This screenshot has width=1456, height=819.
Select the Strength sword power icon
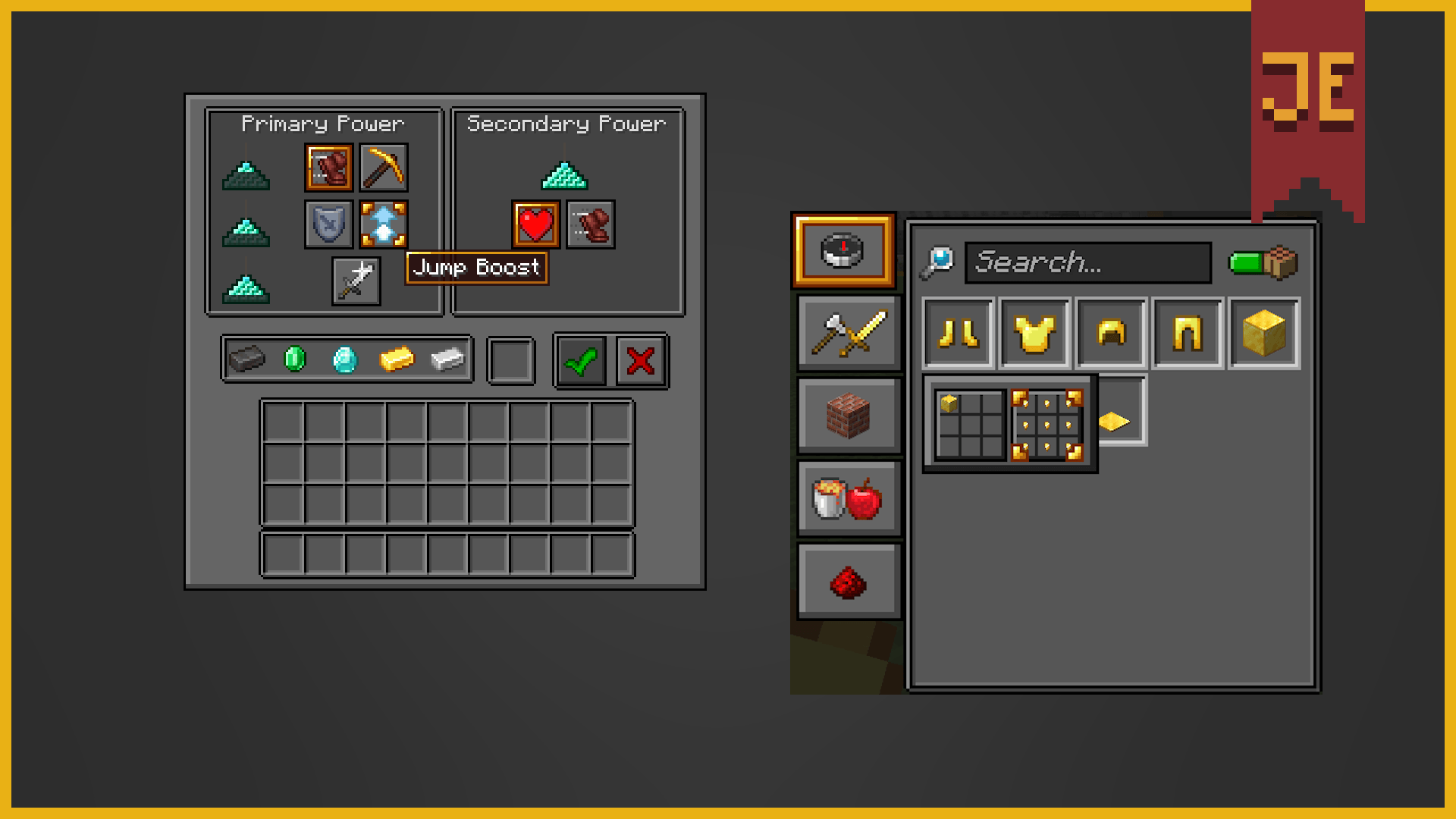click(356, 281)
